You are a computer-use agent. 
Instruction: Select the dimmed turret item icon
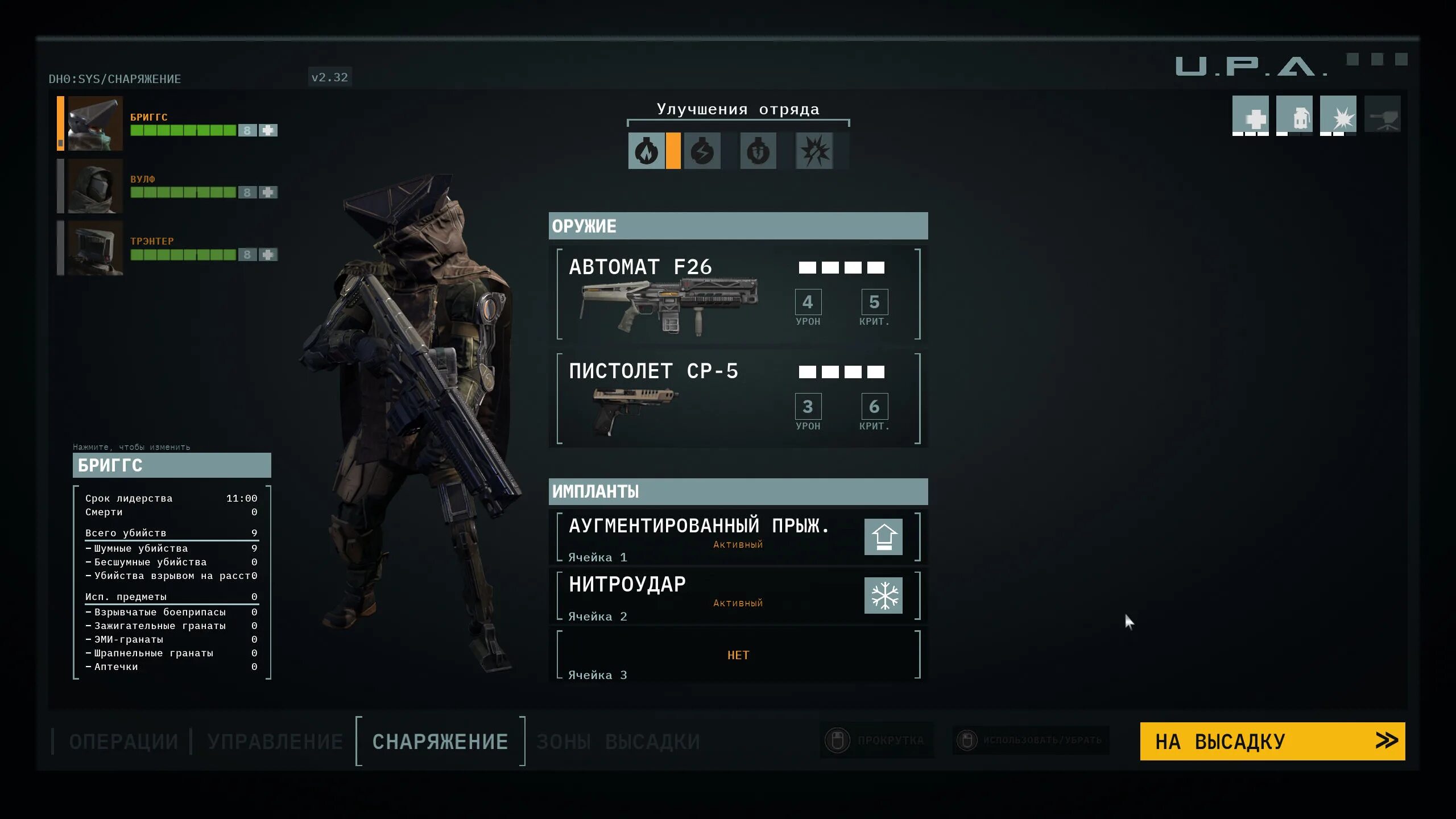click(x=1382, y=115)
